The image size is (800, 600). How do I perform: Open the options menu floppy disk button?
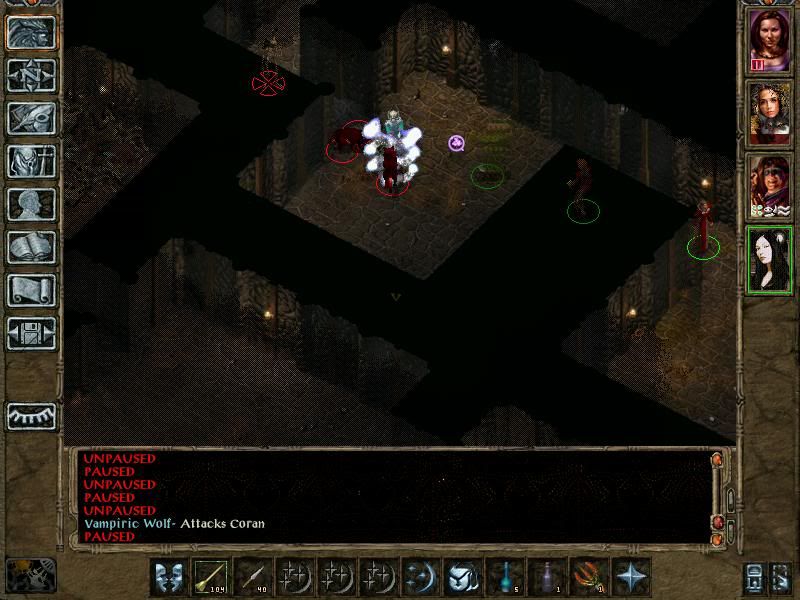pyautogui.click(x=31, y=333)
